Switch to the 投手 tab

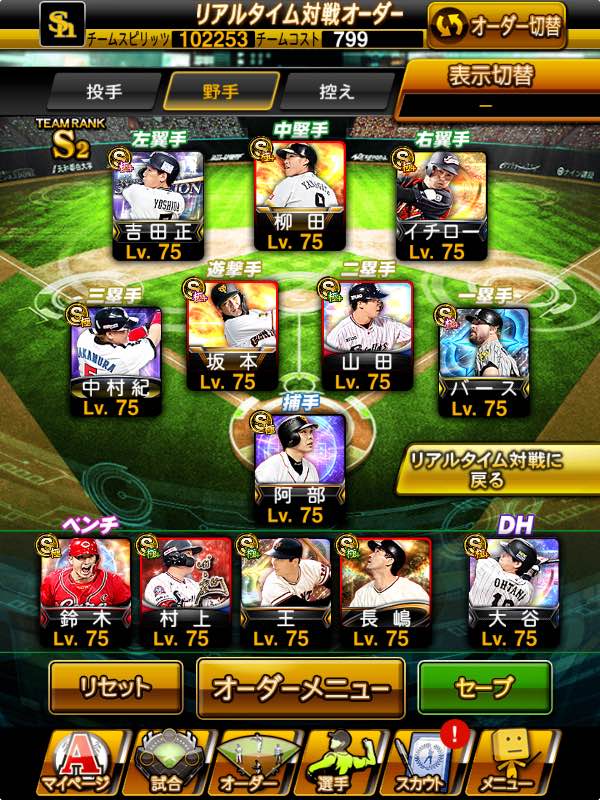pos(104,91)
